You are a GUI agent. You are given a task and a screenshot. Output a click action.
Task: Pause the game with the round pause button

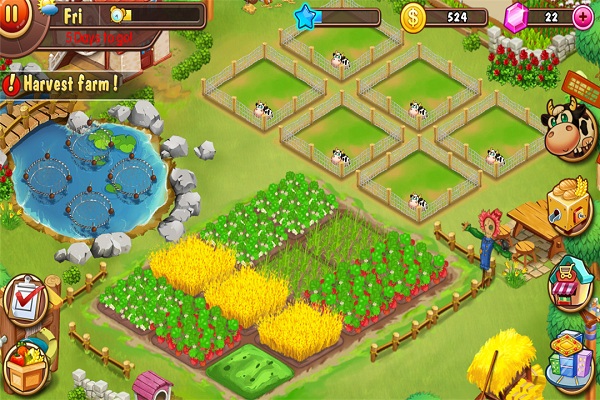tap(13, 17)
